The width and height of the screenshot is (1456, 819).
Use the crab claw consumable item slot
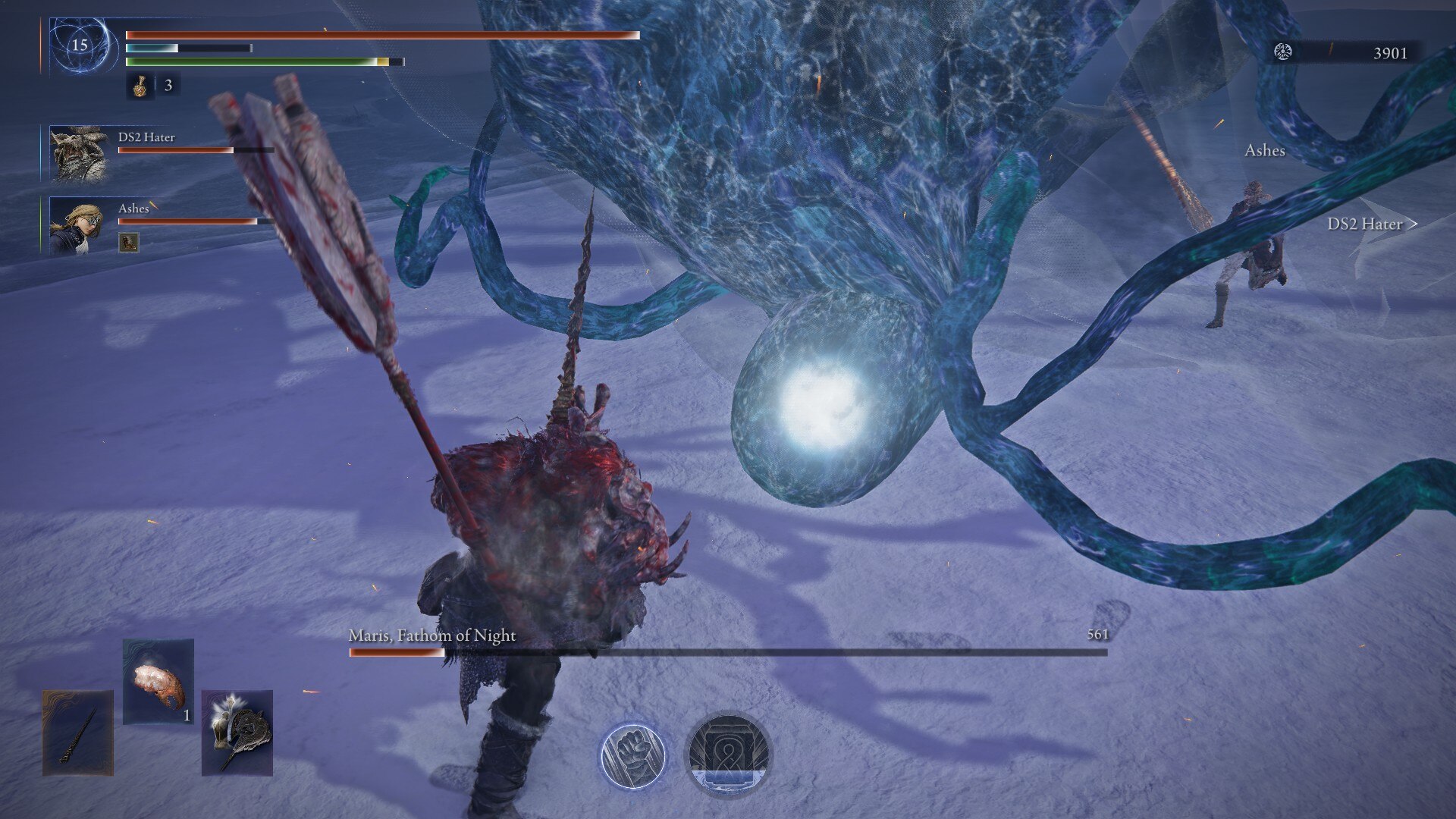tap(158, 681)
